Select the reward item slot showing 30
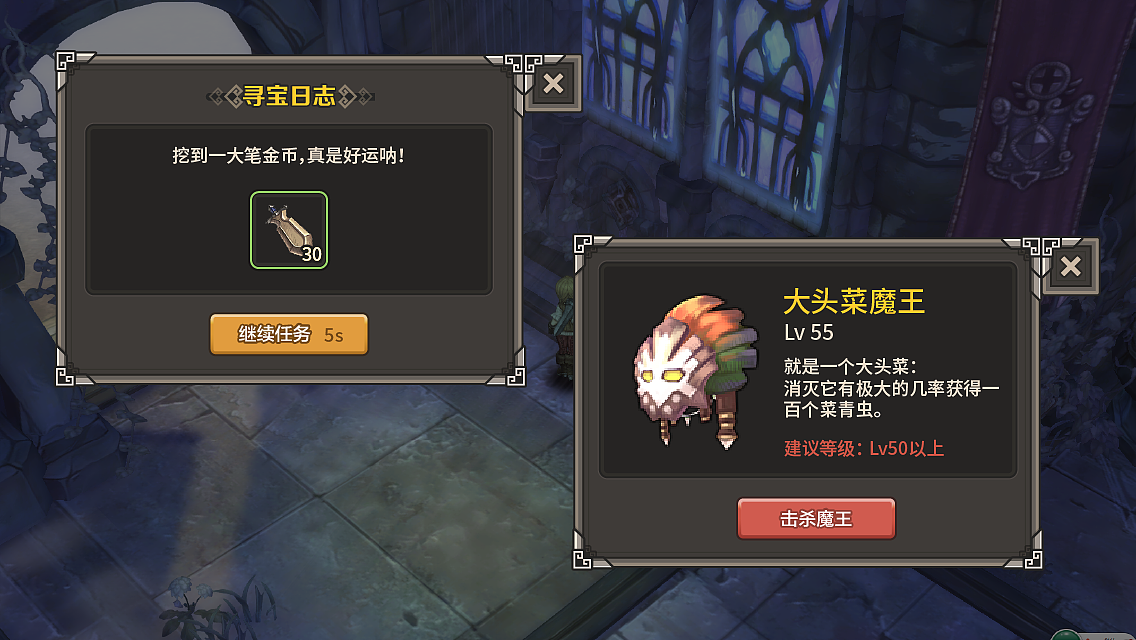Image resolution: width=1136 pixels, height=640 pixels. 289,230
